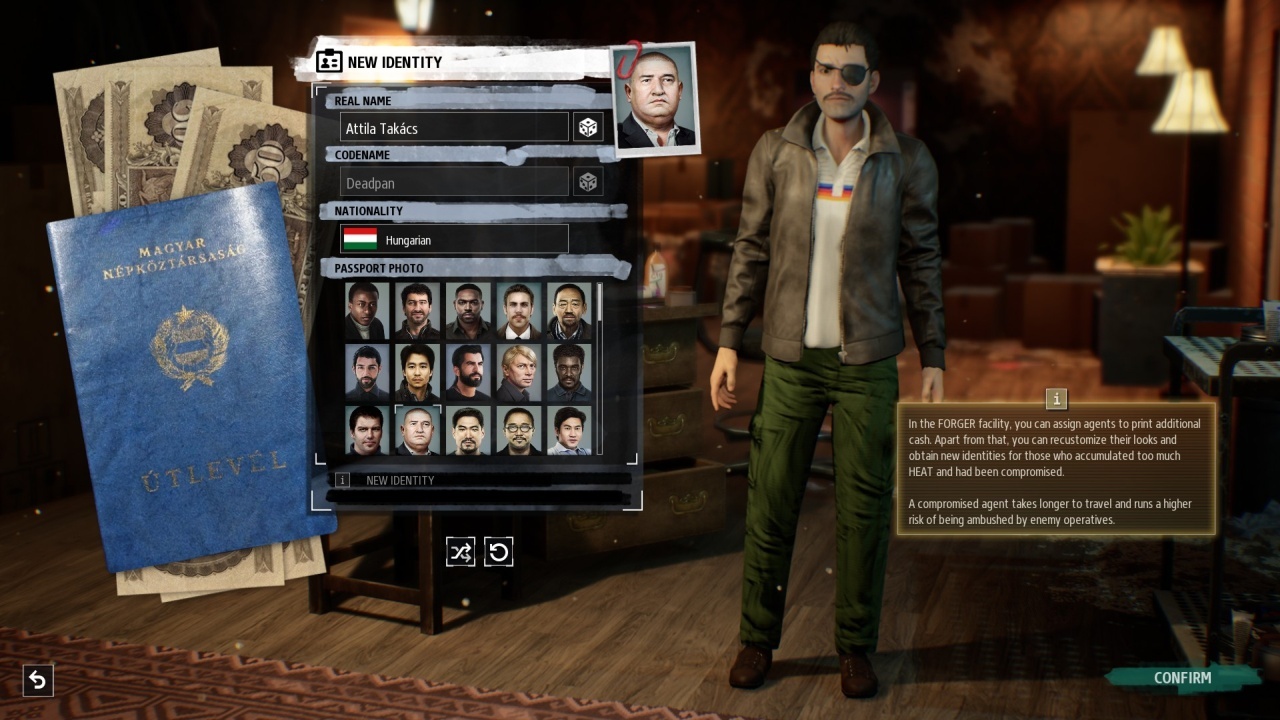Show info on the New Identity footer
1280x720 pixels.
(342, 480)
